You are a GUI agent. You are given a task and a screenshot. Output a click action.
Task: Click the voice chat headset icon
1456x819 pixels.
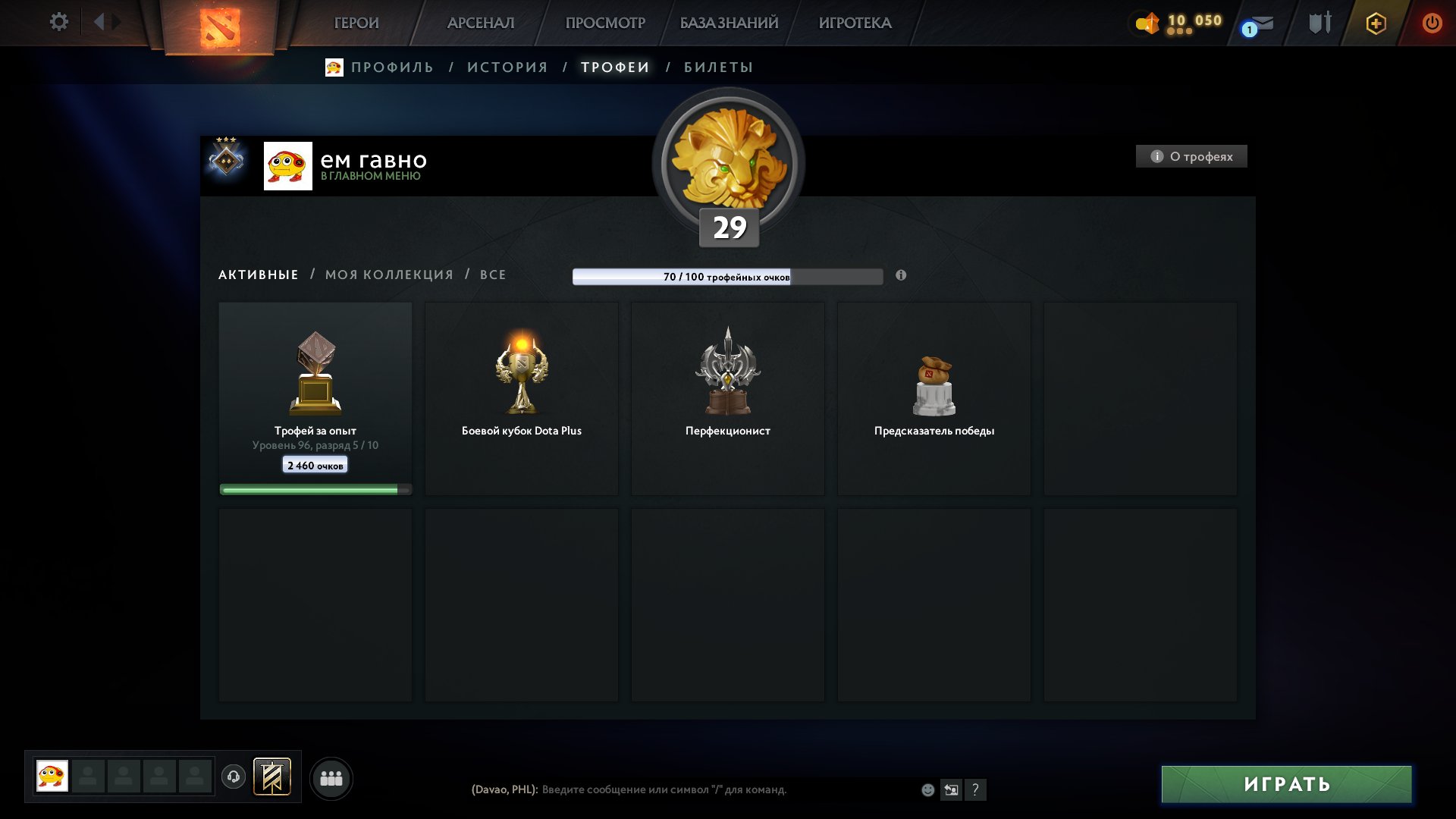[x=234, y=777]
